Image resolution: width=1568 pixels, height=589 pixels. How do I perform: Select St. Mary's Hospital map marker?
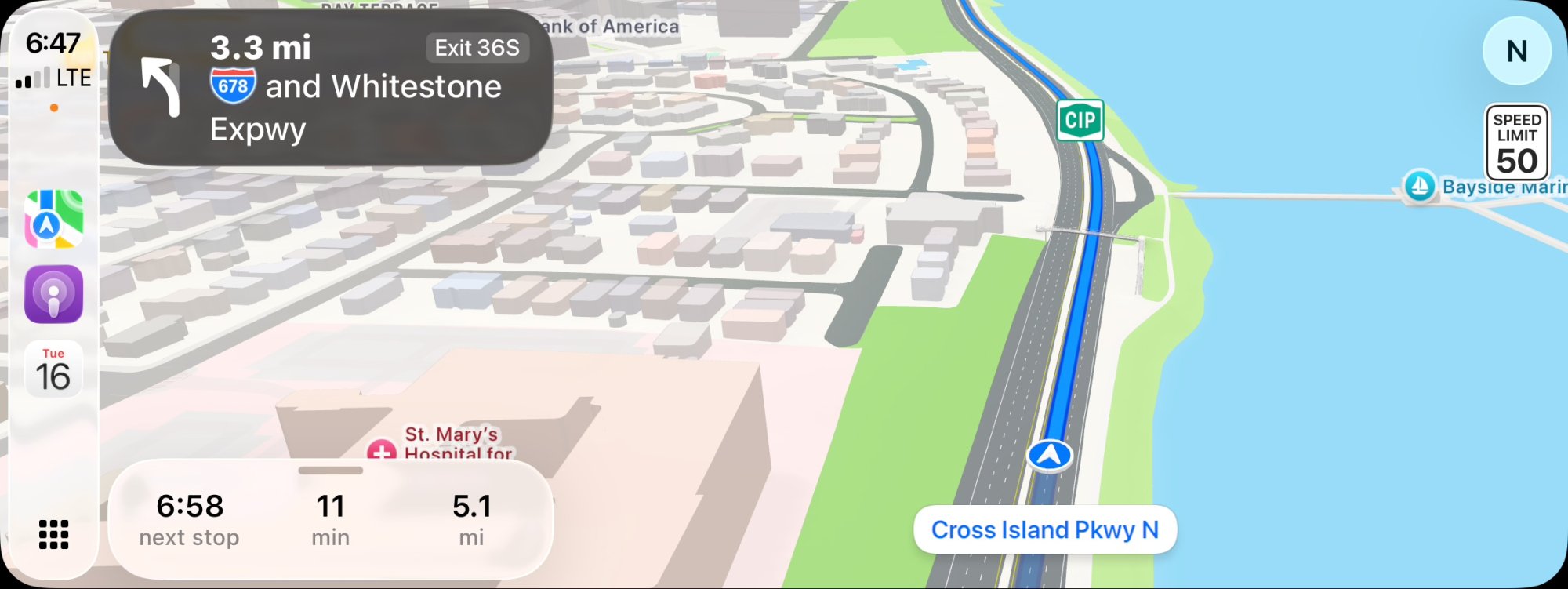(382, 451)
